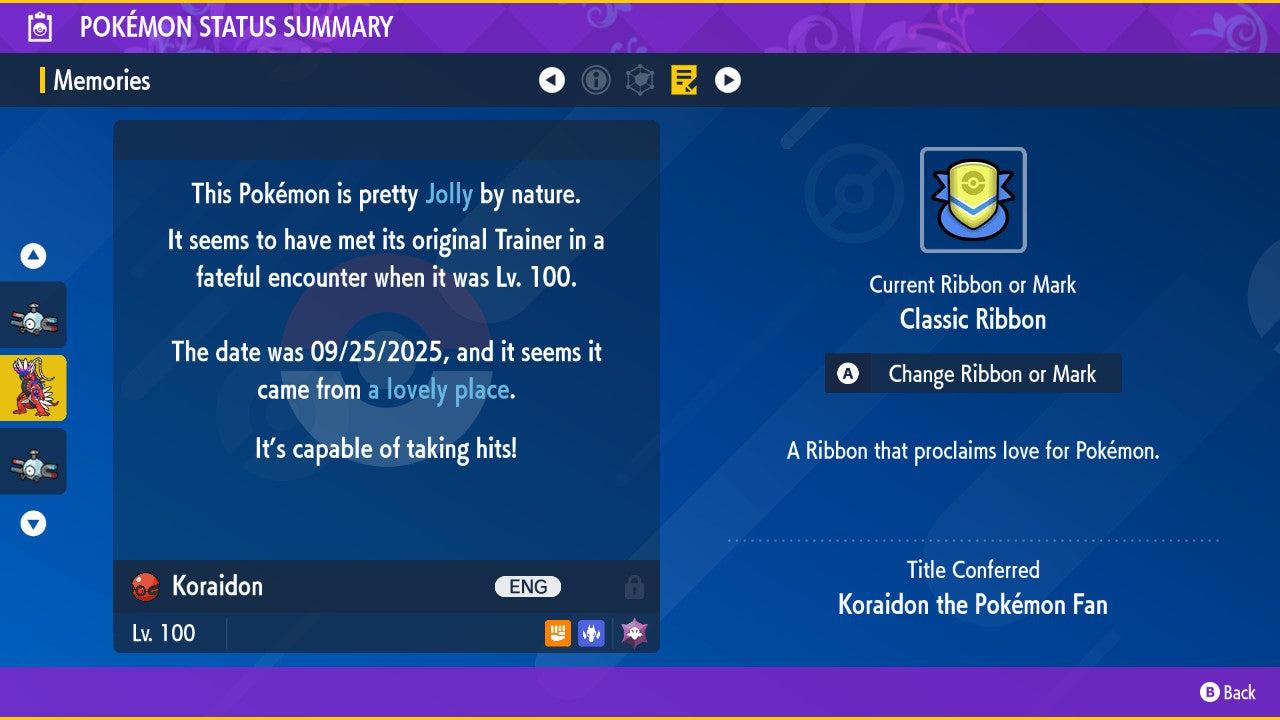Click the up arrow in party list
The height and width of the screenshot is (720, 1280).
33,257
